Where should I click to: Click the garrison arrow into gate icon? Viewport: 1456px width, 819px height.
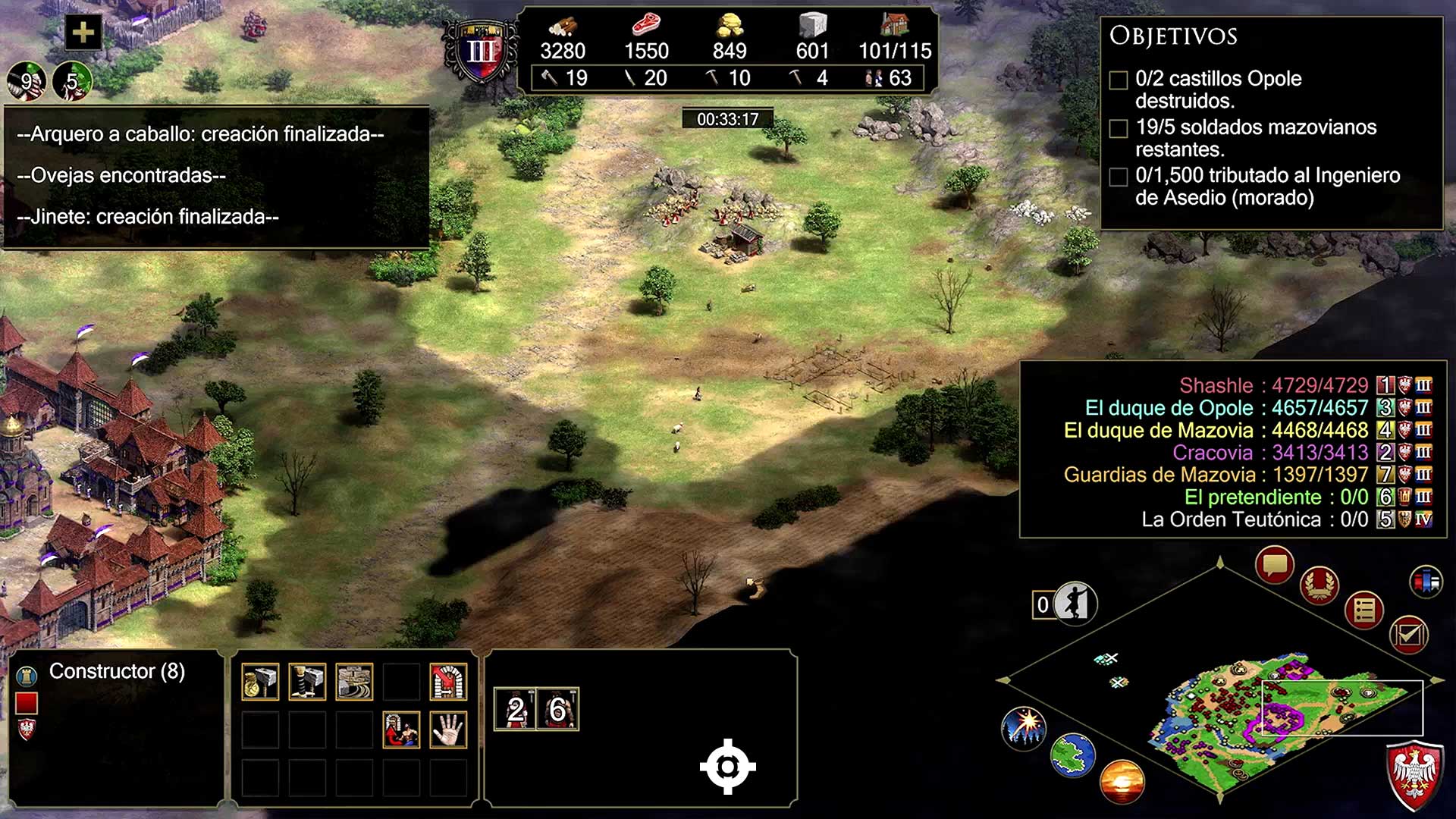point(448,681)
